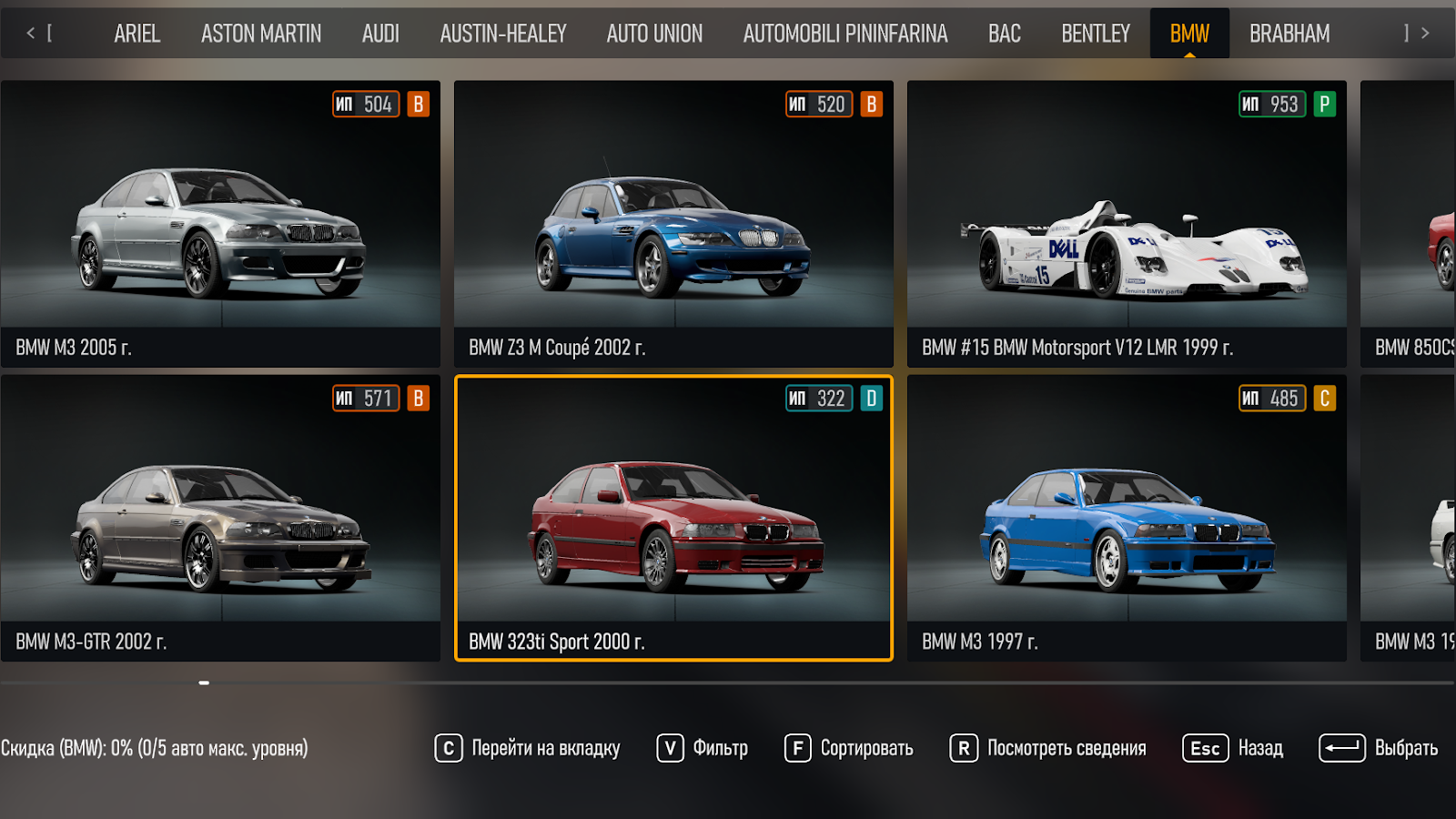Viewport: 1456px width, 819px height.
Task: Choose the BMW M3-GTR 2002 car tile
Action: click(x=220, y=519)
